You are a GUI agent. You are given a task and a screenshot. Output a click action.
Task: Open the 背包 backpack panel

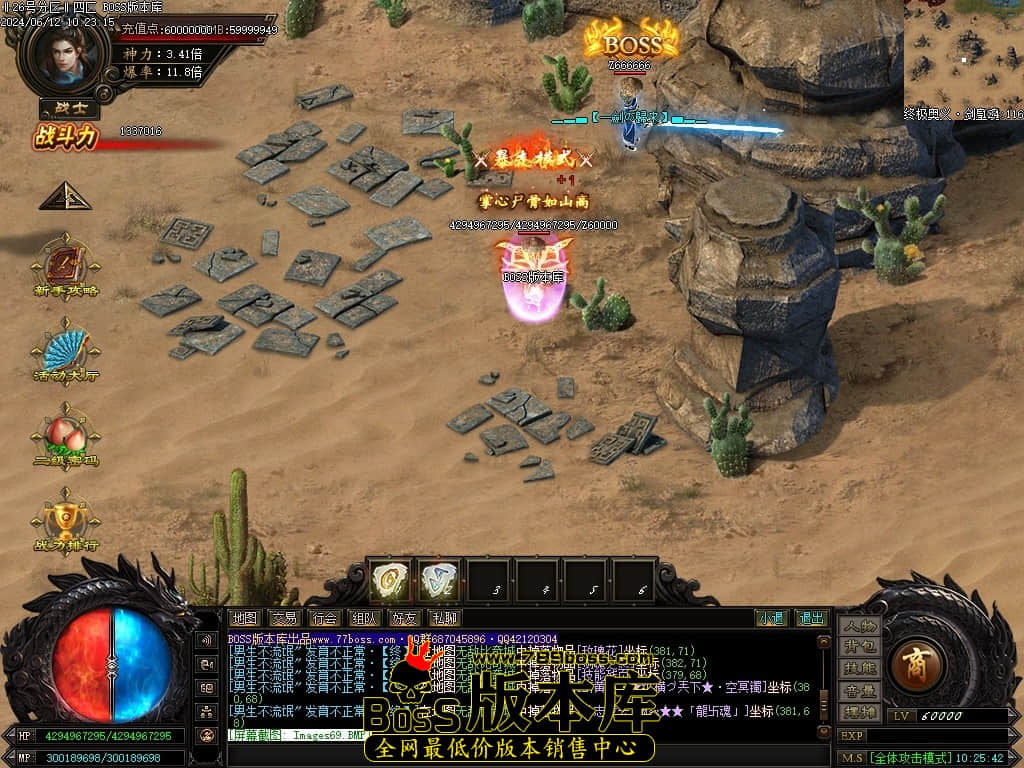coord(859,647)
